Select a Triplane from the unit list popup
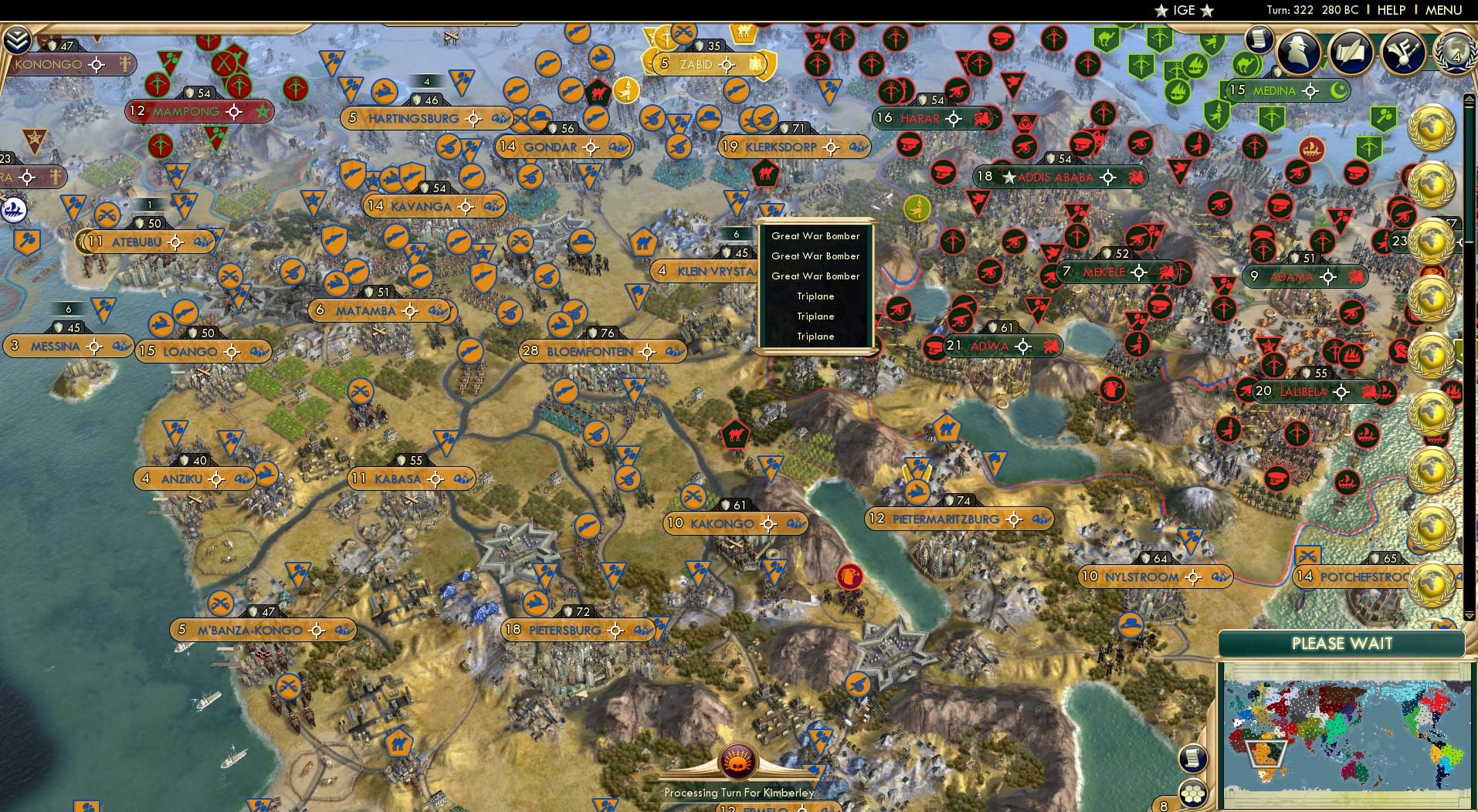 (815, 296)
